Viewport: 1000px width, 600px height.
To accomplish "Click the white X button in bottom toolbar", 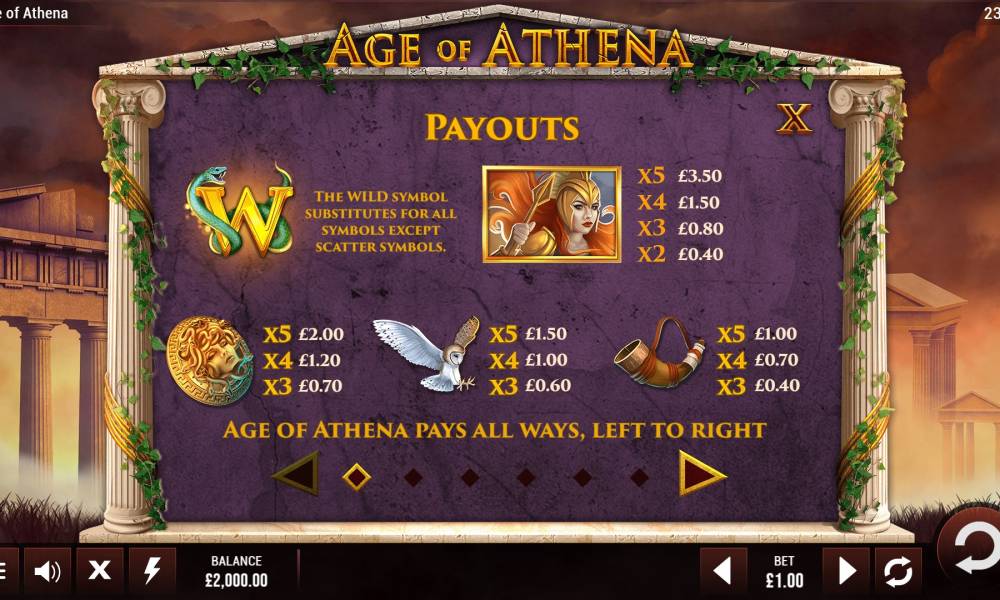I will [99, 571].
